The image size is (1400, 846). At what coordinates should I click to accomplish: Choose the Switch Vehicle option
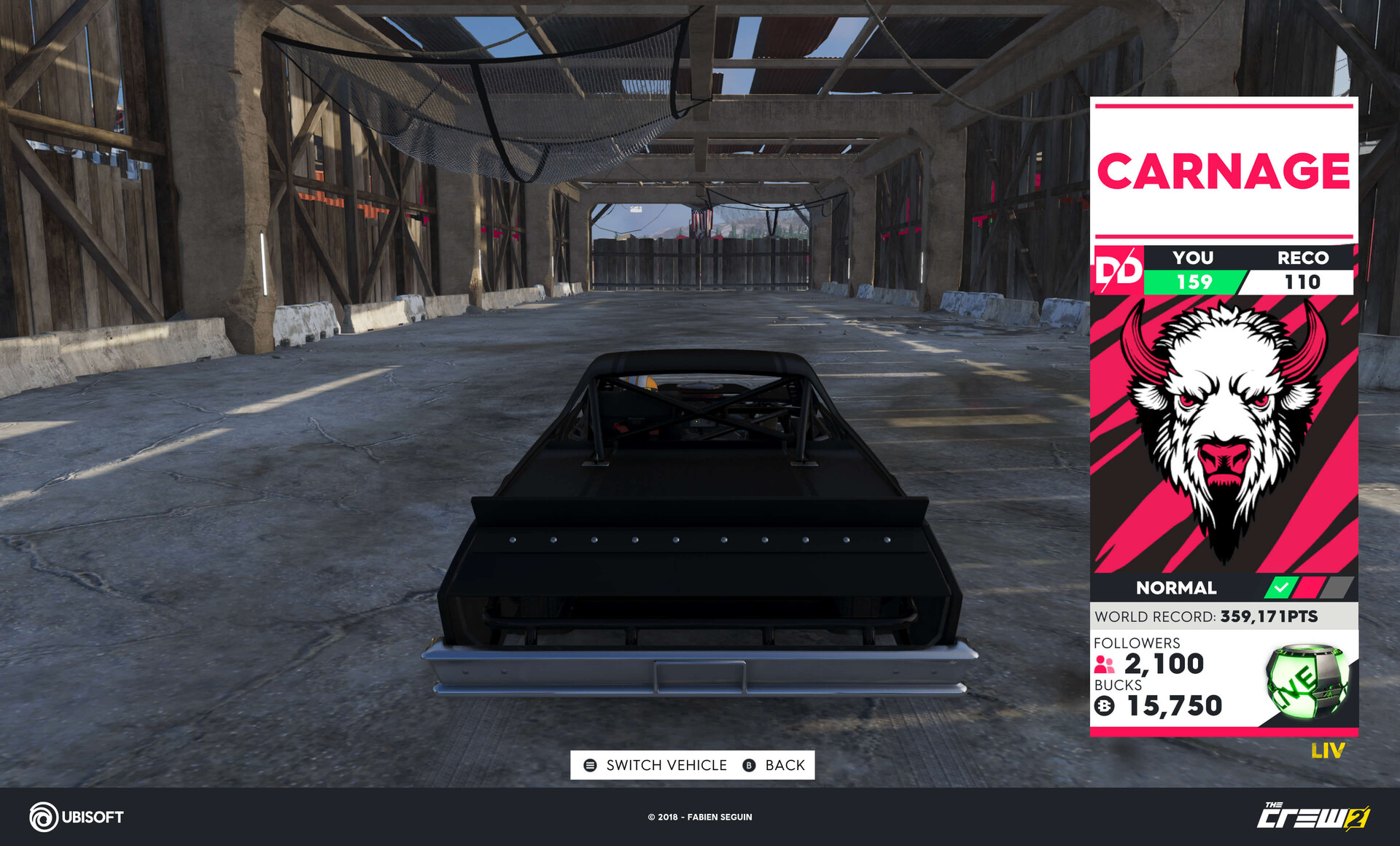tap(656, 765)
